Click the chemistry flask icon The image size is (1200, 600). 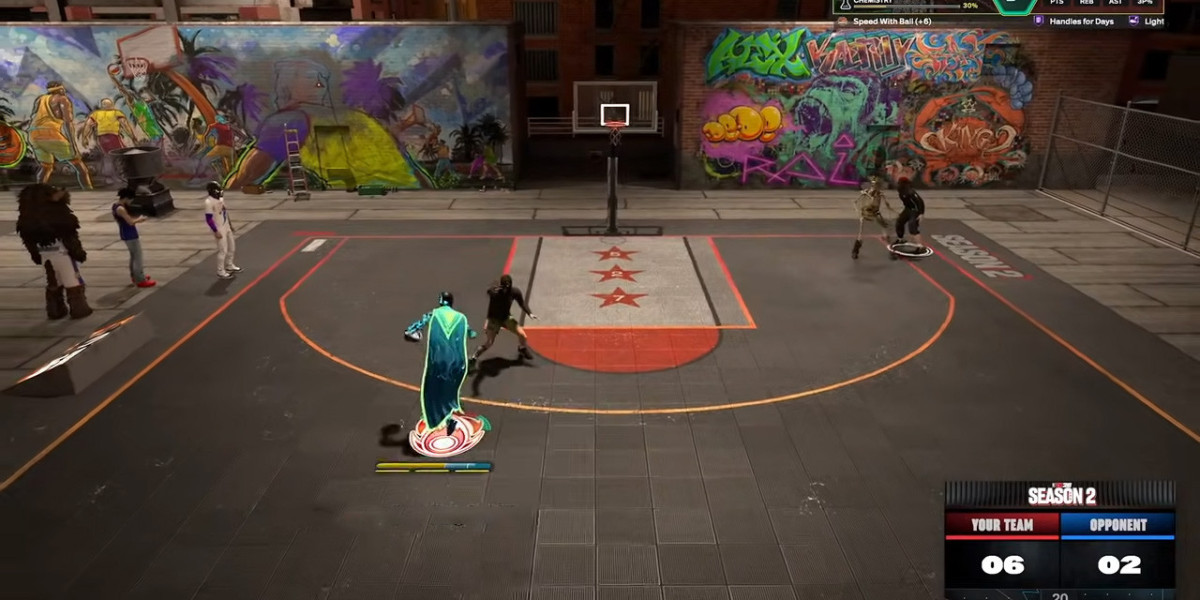[x=842, y=4]
